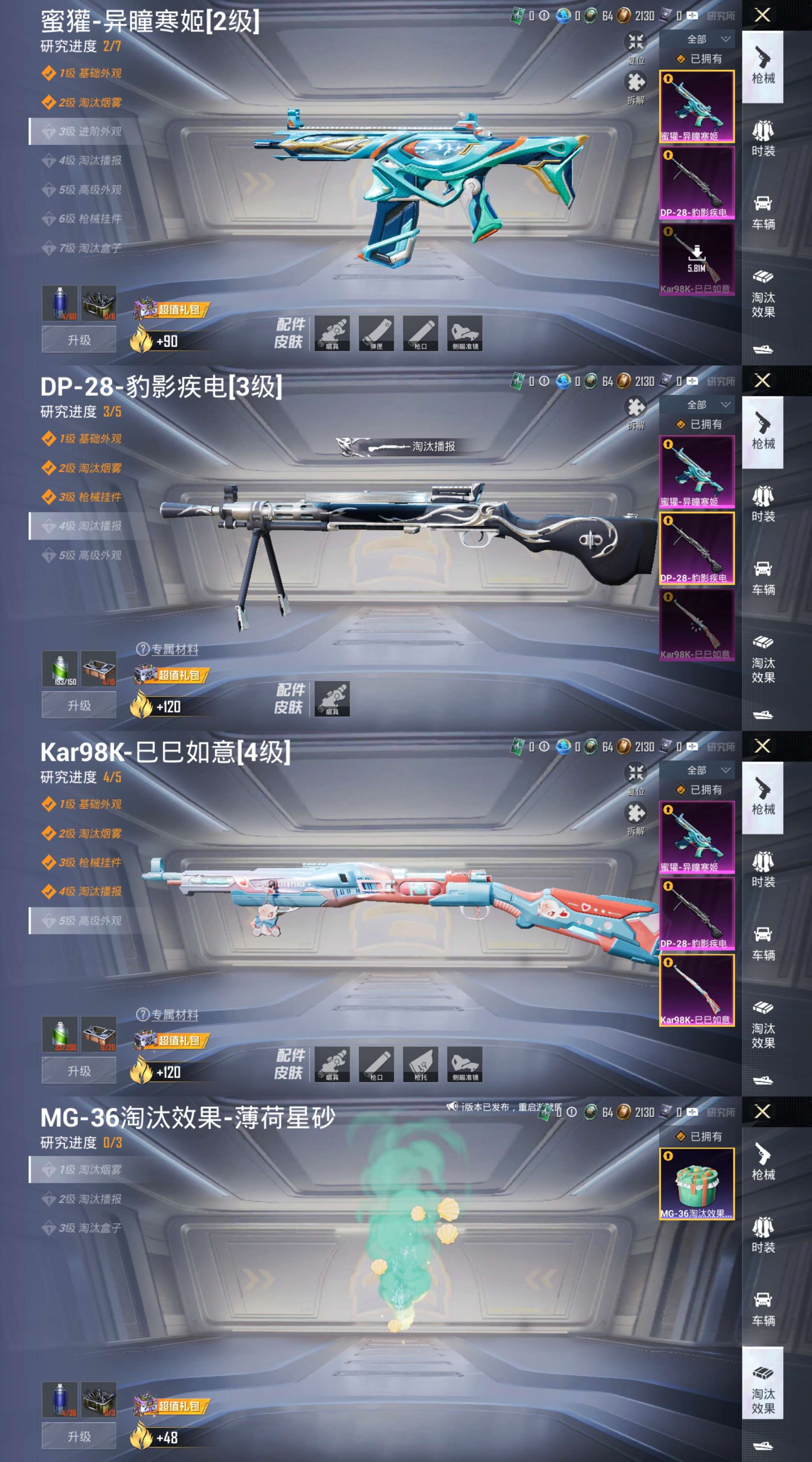Tap the material crate showing 0/6
The image size is (812, 1462).
click(99, 303)
